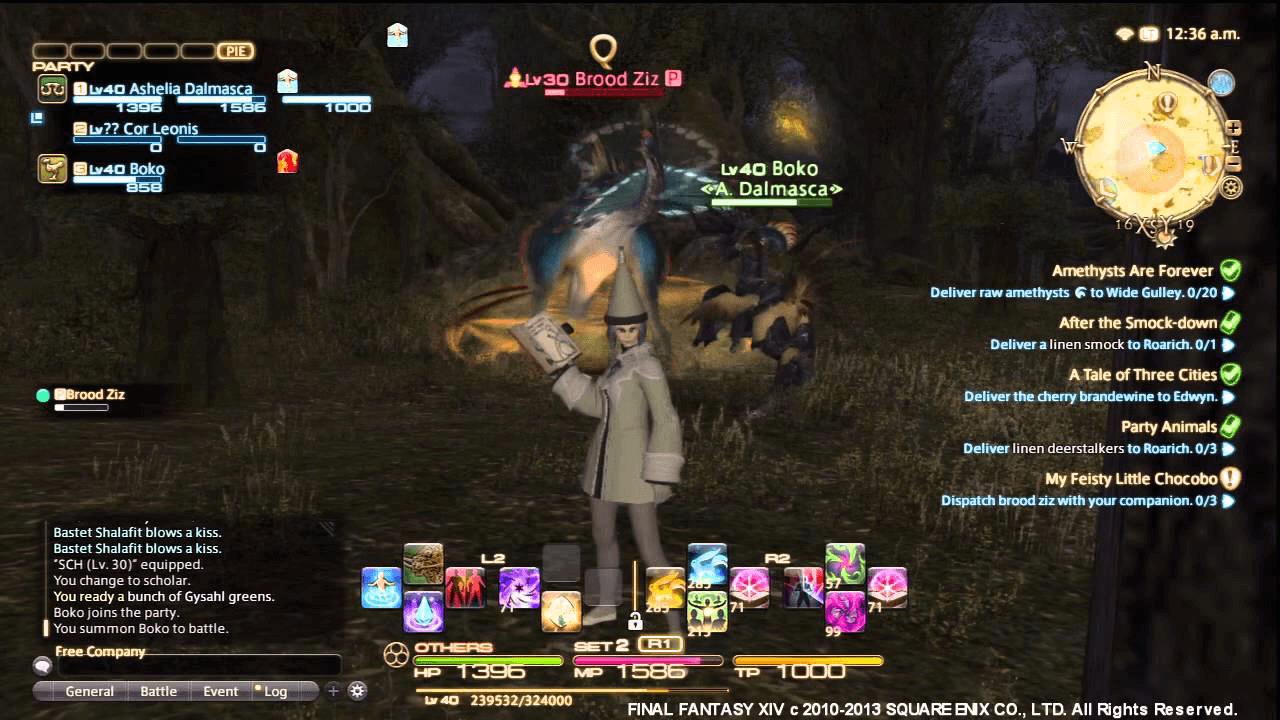Activate the yellow chocobo hotbar ability
The height and width of the screenshot is (720, 1280).
tap(665, 588)
